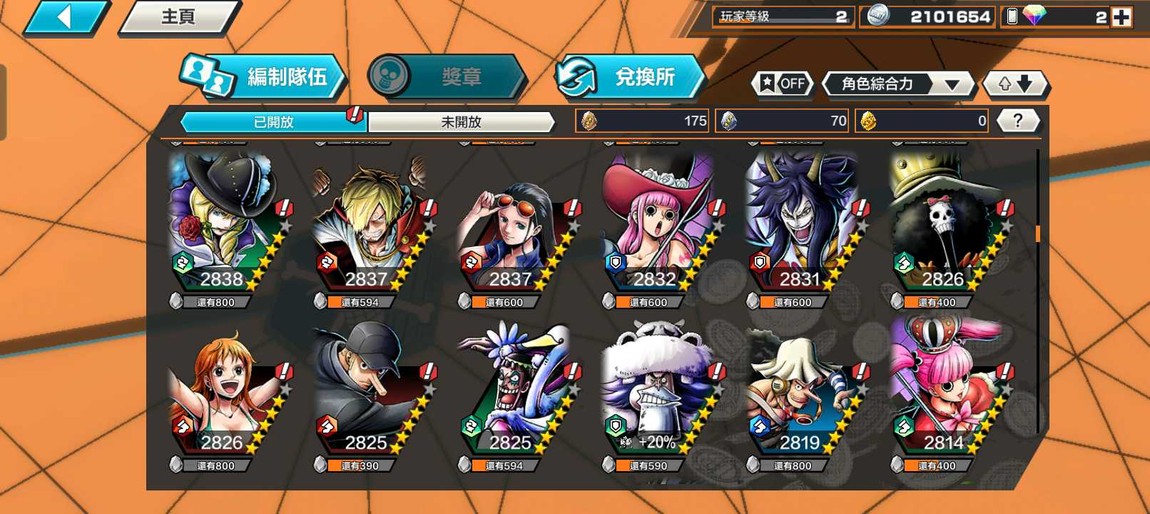This screenshot has width=1150, height=514.
Task: Open the question mark help
Action: tap(1018, 121)
